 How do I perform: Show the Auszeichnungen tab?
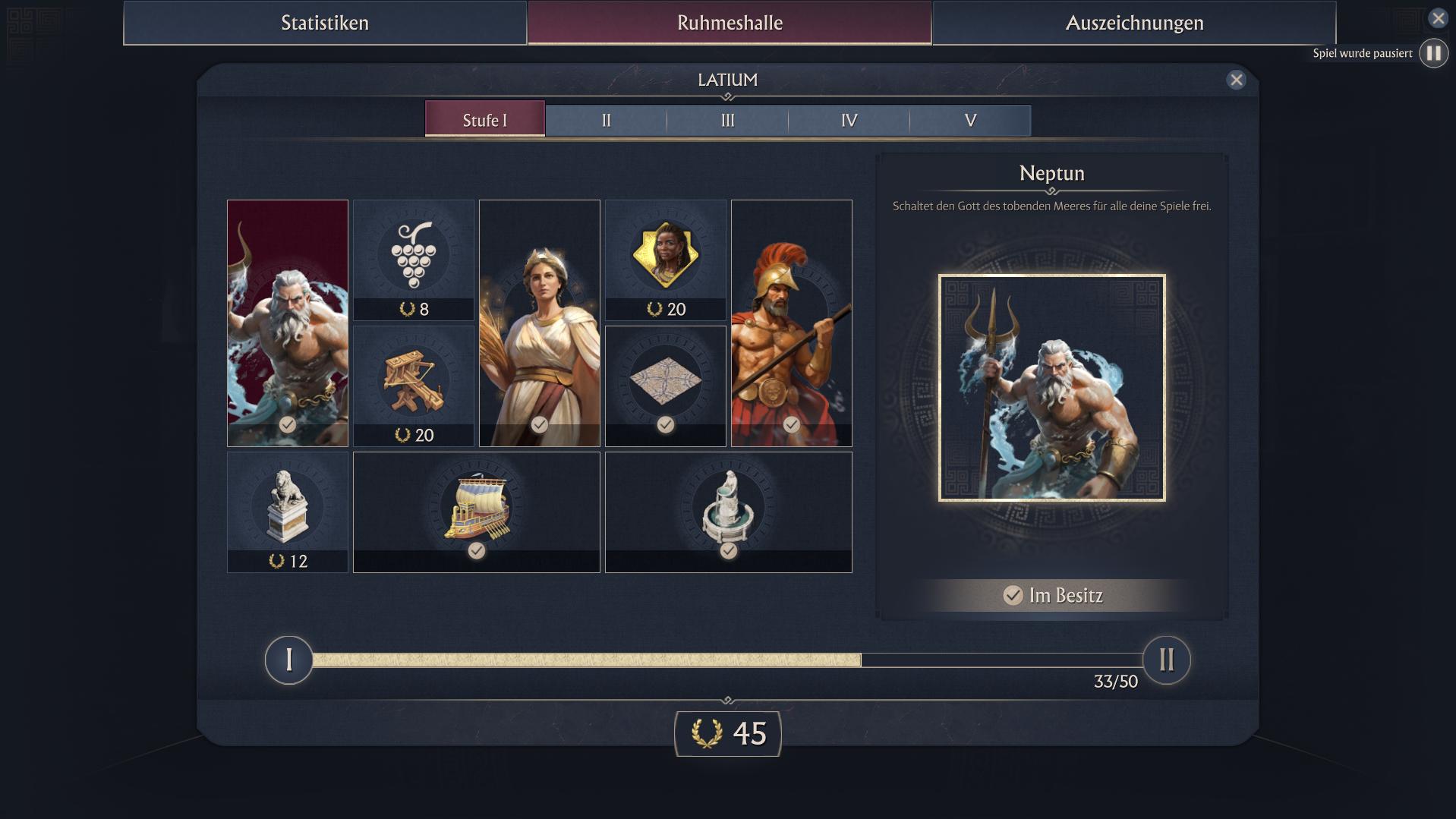[1134, 23]
